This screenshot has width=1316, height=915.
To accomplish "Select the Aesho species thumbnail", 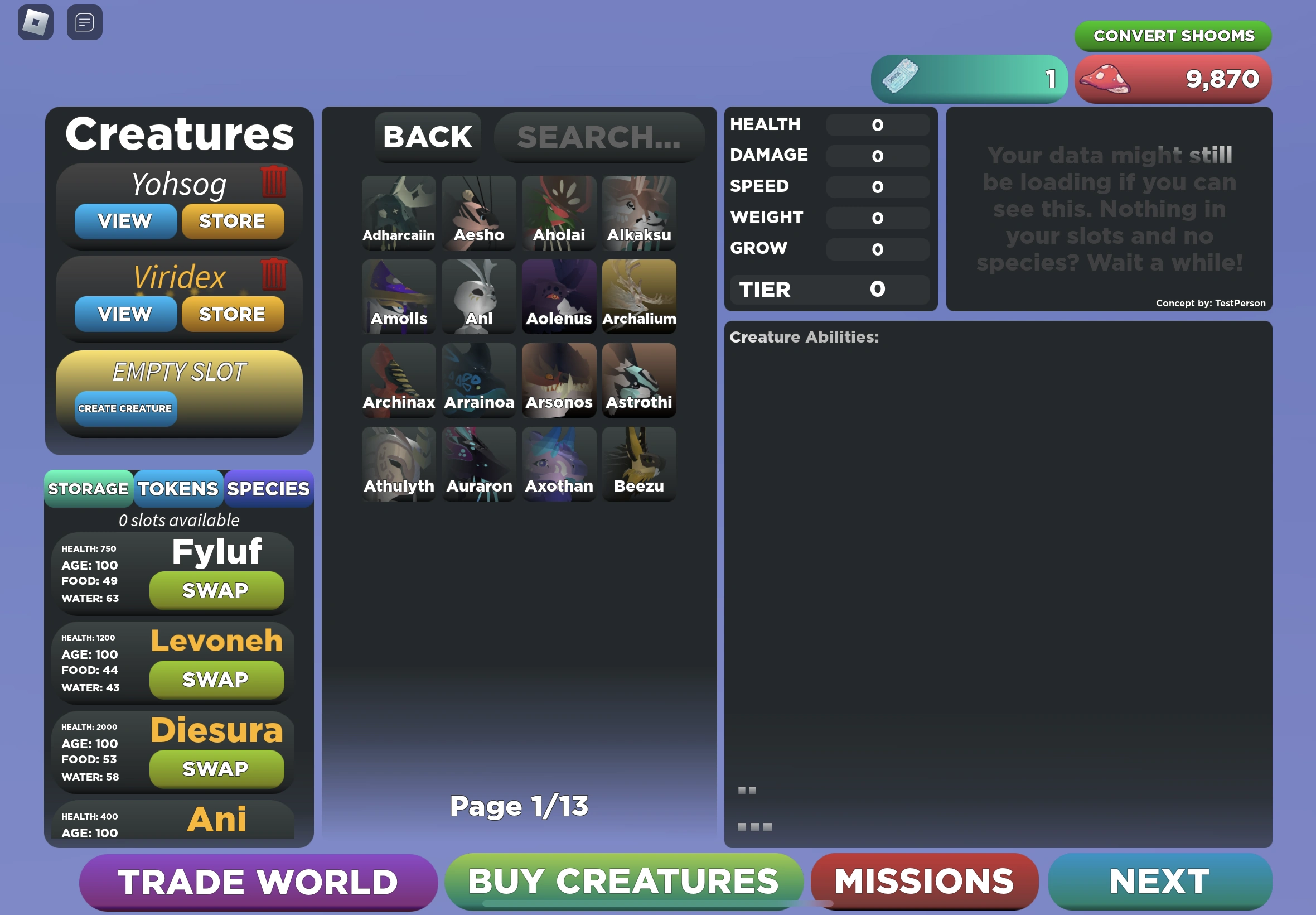I will click(x=478, y=212).
